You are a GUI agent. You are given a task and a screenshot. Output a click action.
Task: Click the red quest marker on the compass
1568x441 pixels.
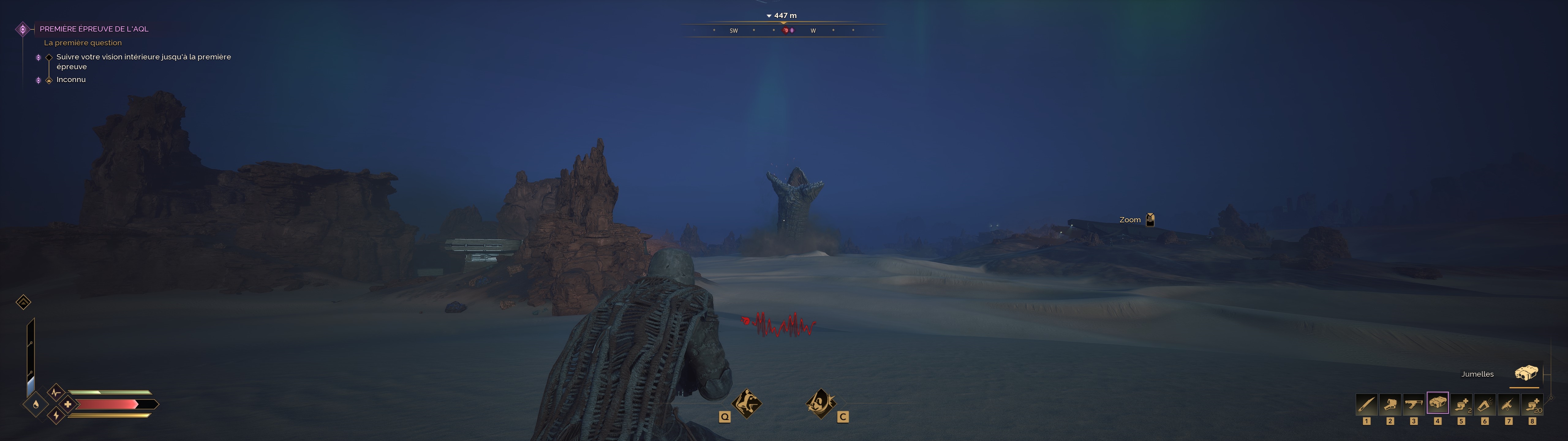click(x=786, y=30)
